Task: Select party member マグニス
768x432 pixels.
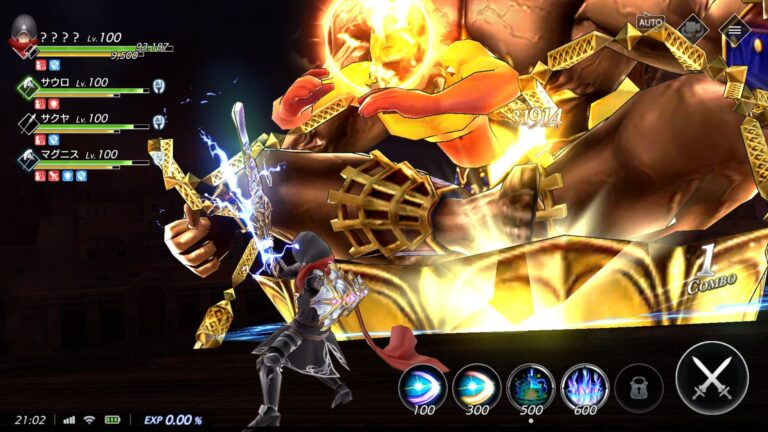Action: click(30, 159)
